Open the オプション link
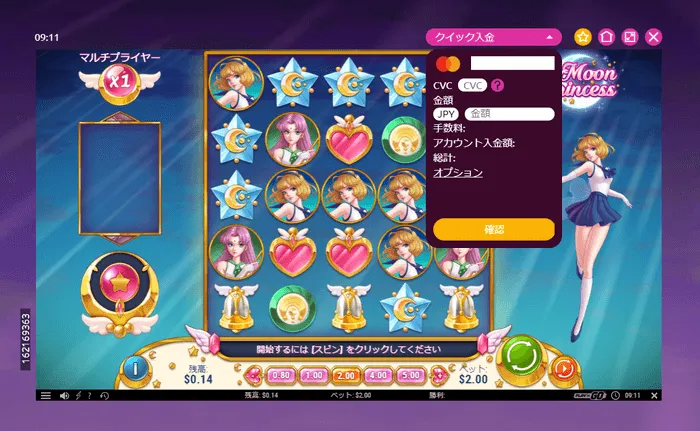The height and width of the screenshot is (431, 700). pyautogui.click(x=458, y=172)
